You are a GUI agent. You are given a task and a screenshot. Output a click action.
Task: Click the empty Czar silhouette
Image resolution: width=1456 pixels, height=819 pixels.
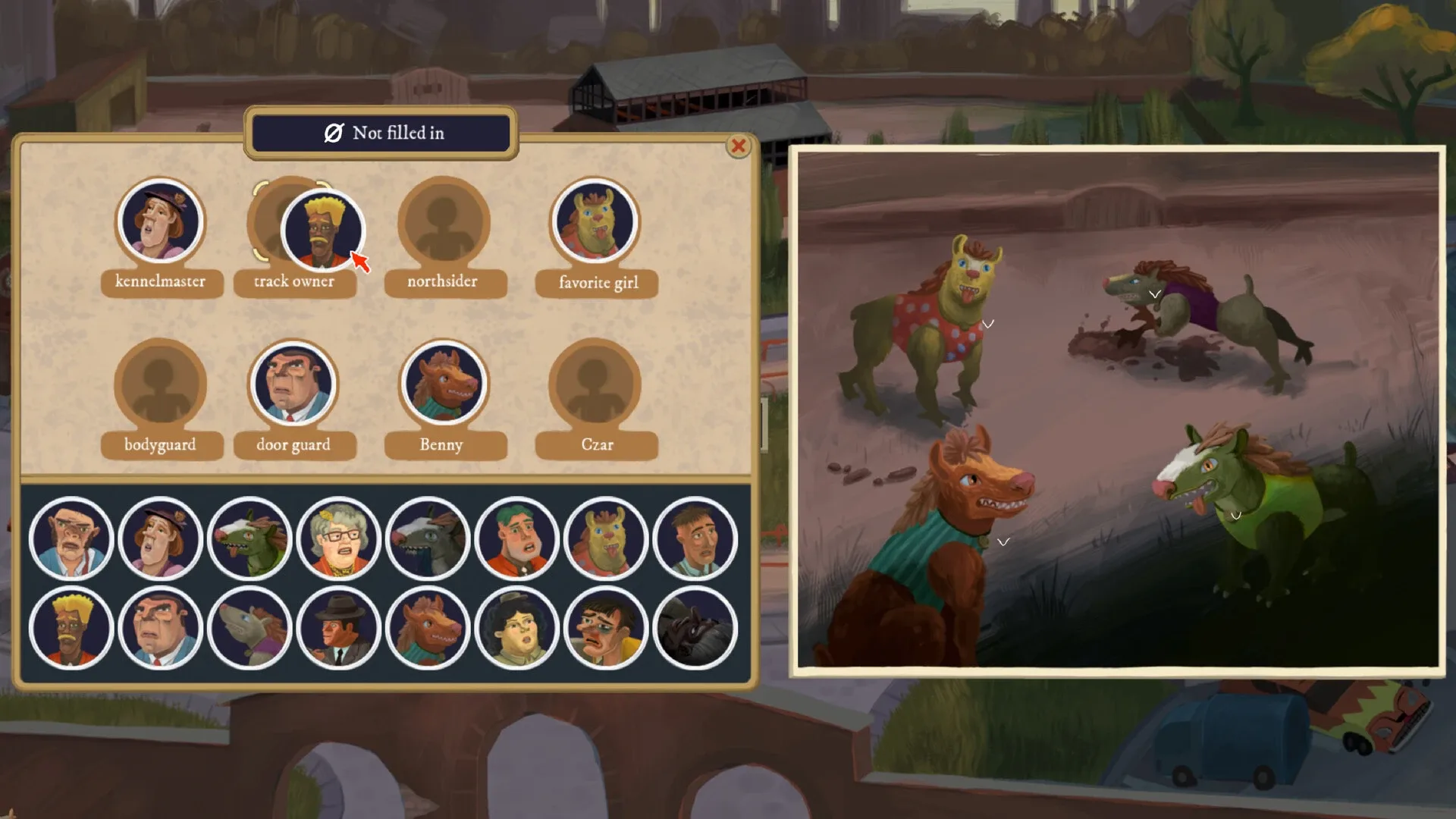point(596,385)
